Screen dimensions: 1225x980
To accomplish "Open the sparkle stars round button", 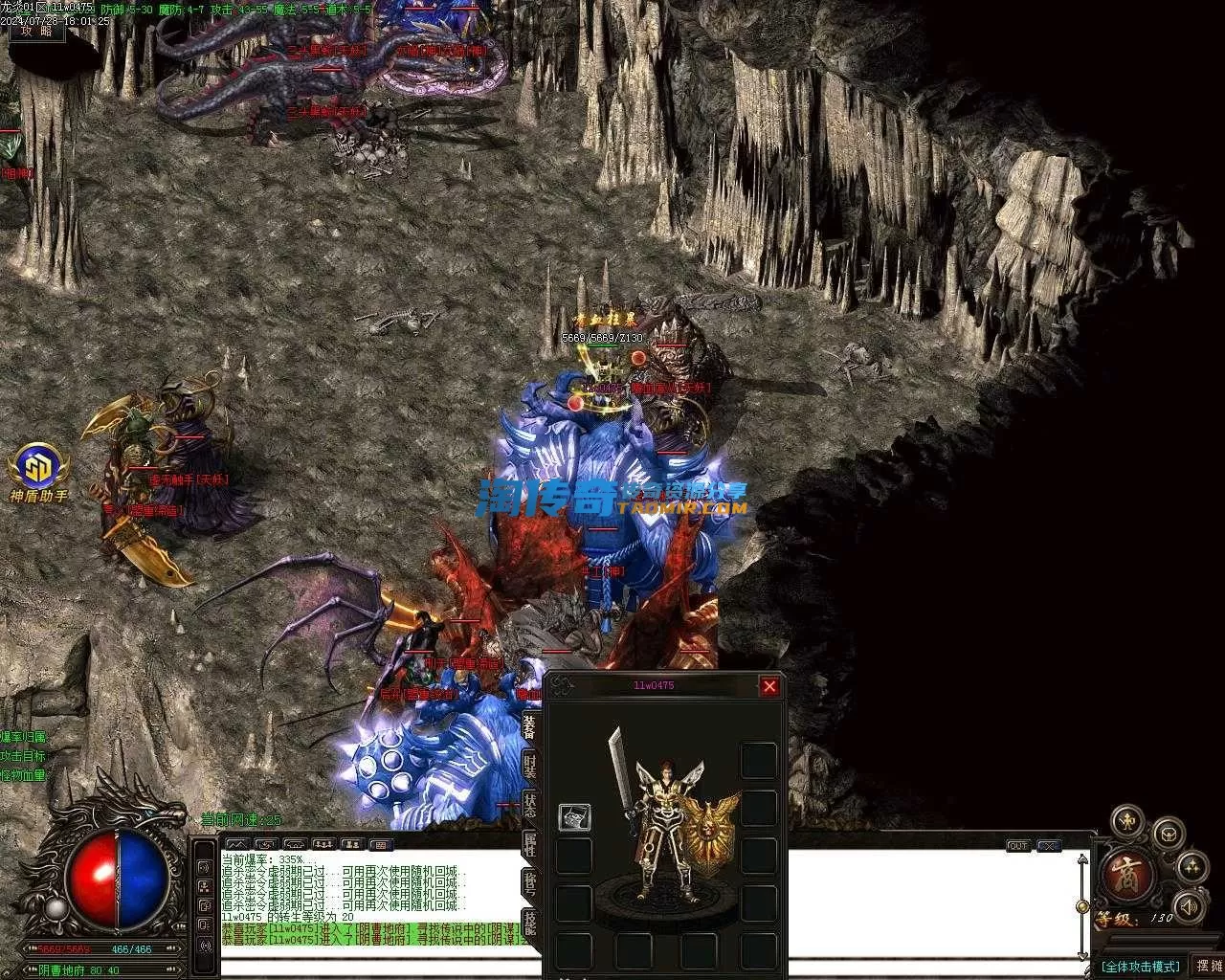I will 1192,868.
